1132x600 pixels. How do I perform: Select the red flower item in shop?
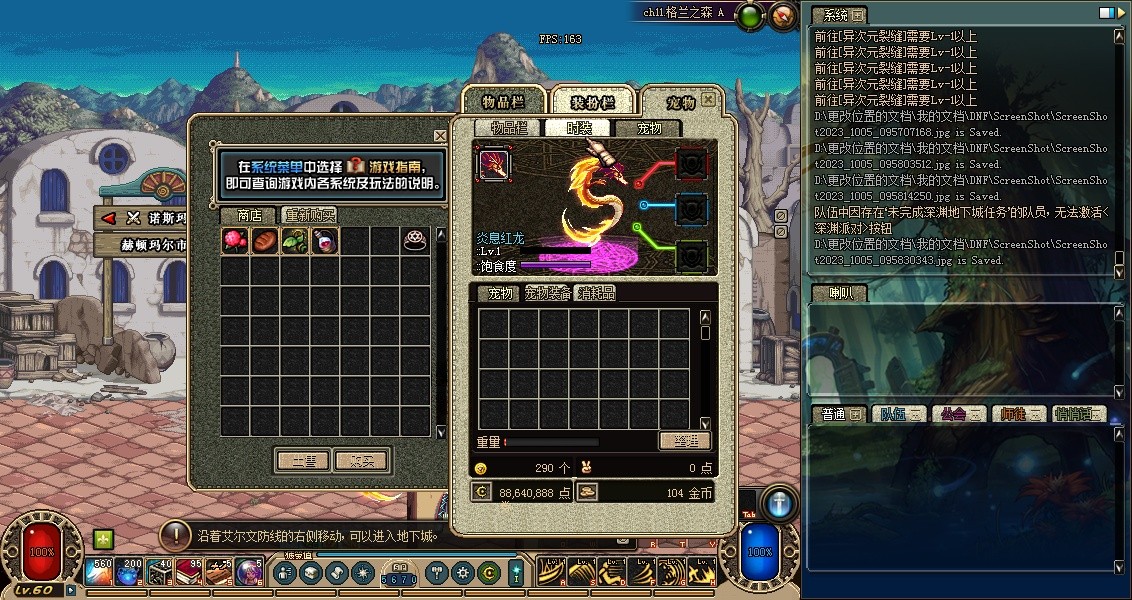pyautogui.click(x=235, y=241)
